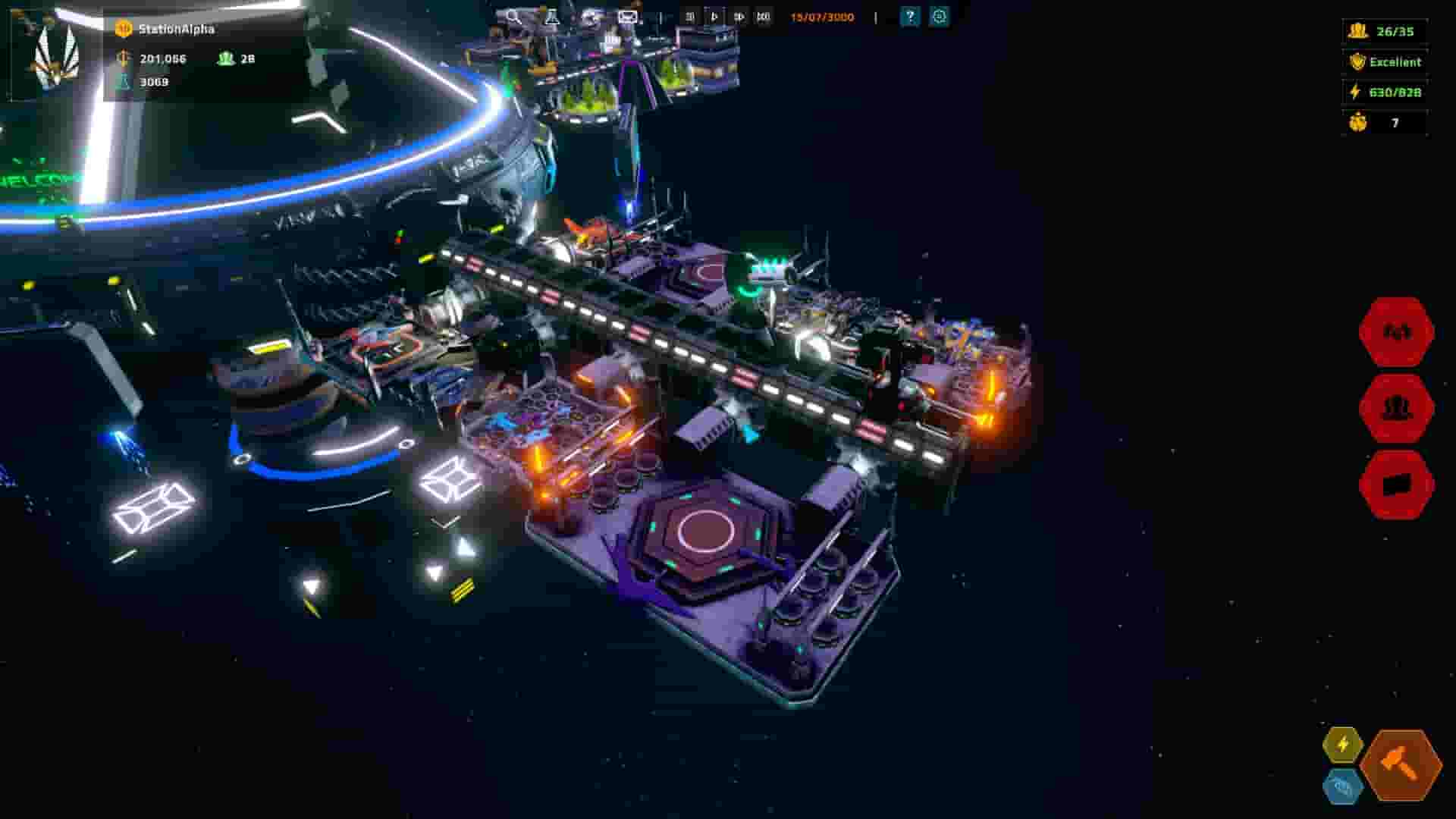Image resolution: width=1456 pixels, height=819 pixels.
Task: Pause the game simulation
Action: [x=689, y=16]
